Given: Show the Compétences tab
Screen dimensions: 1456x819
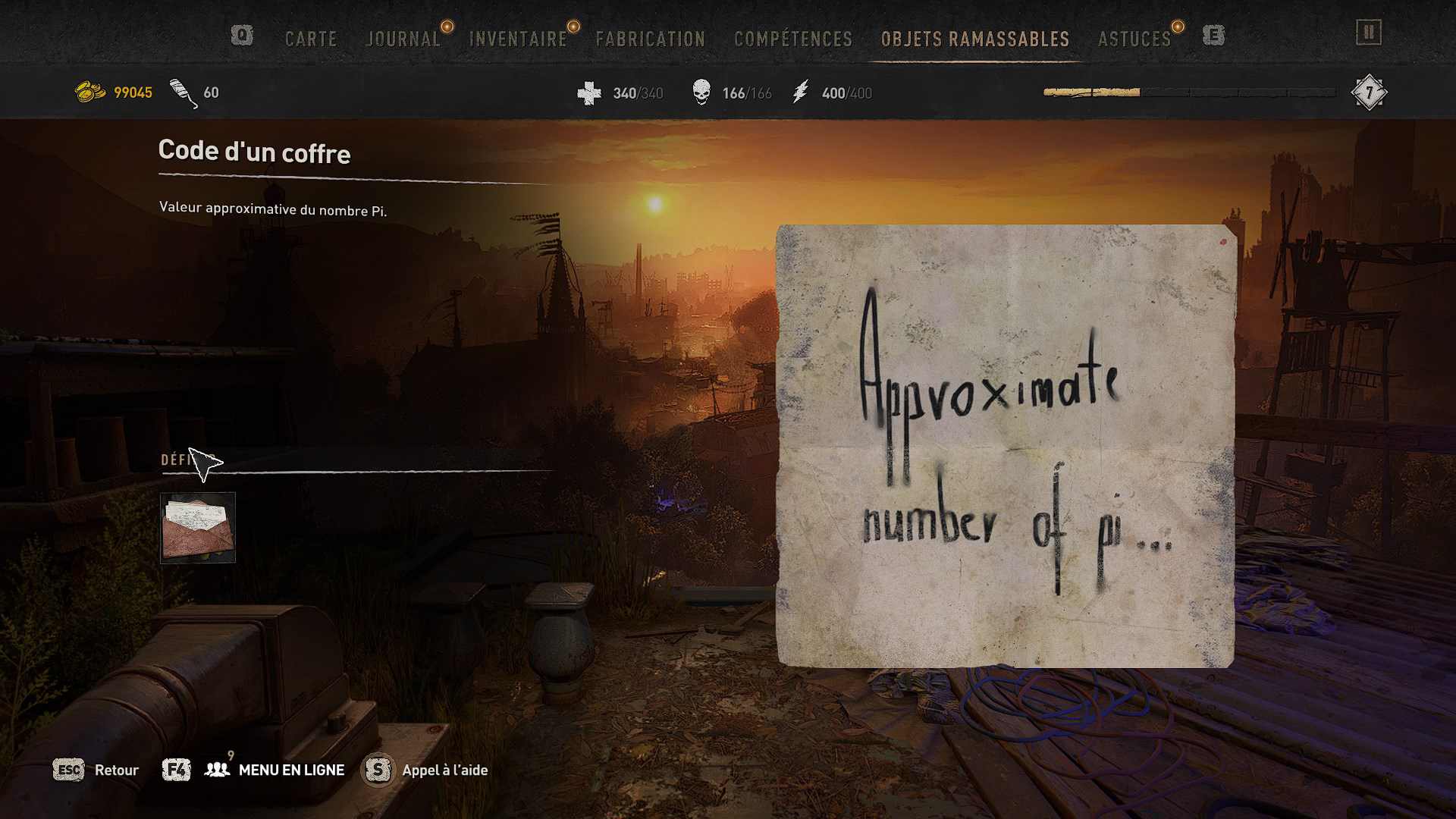Looking at the screenshot, I should coord(793,39).
